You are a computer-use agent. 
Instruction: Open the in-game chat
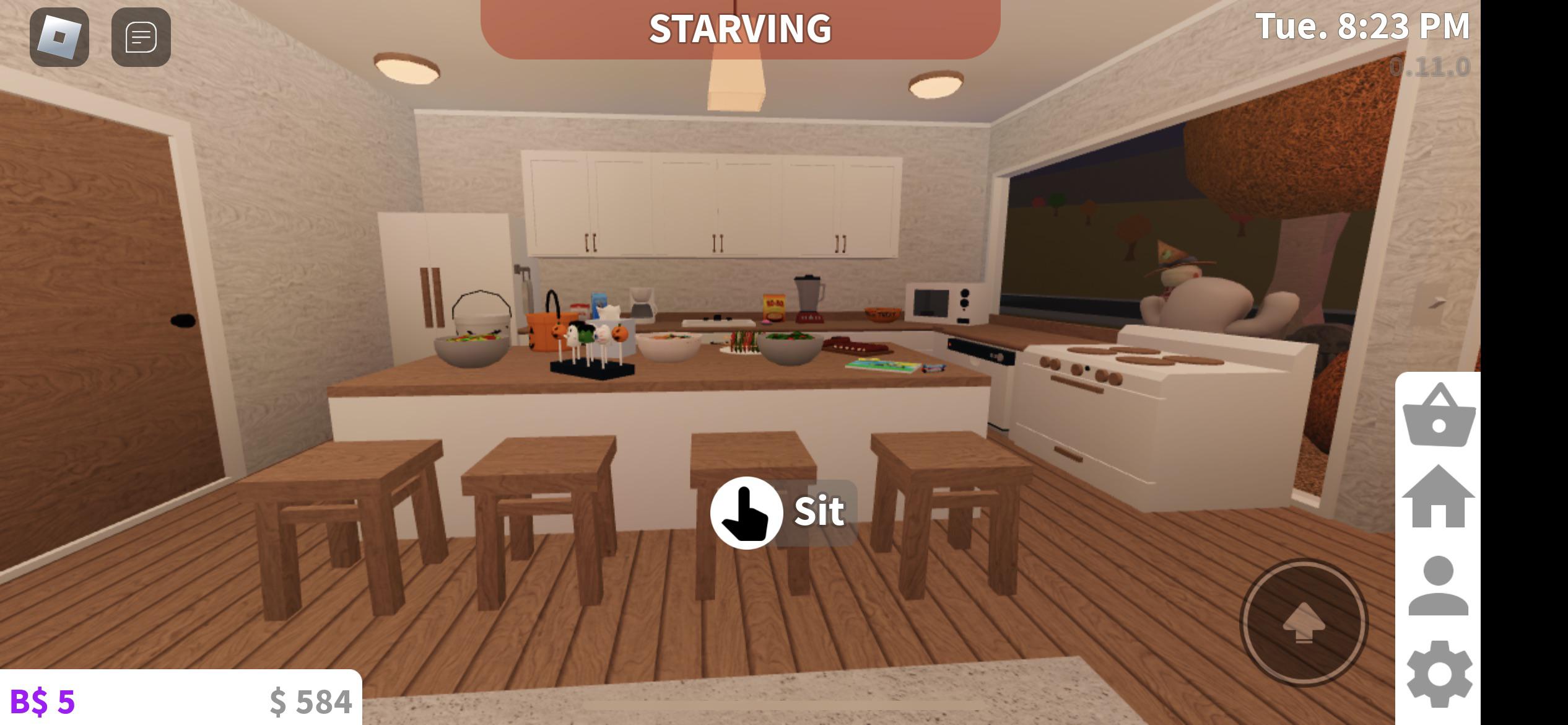pos(140,38)
